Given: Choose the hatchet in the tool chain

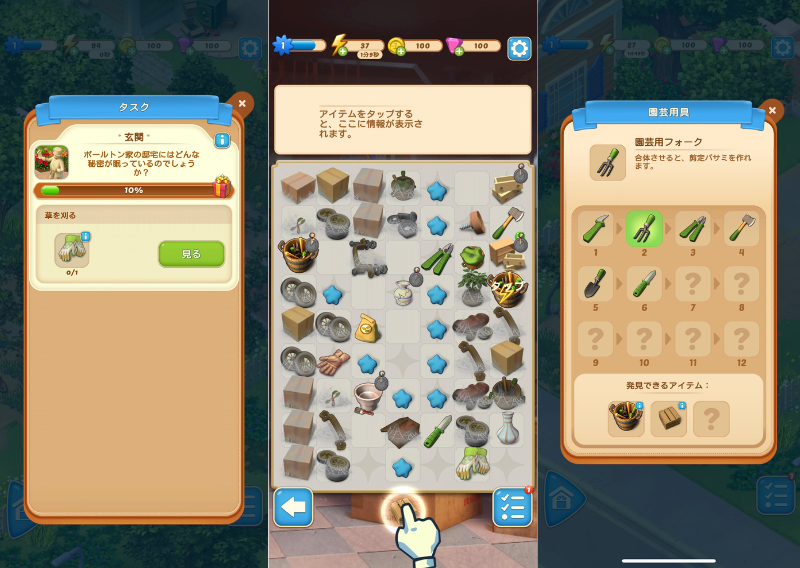Looking at the screenshot, I should [x=741, y=231].
